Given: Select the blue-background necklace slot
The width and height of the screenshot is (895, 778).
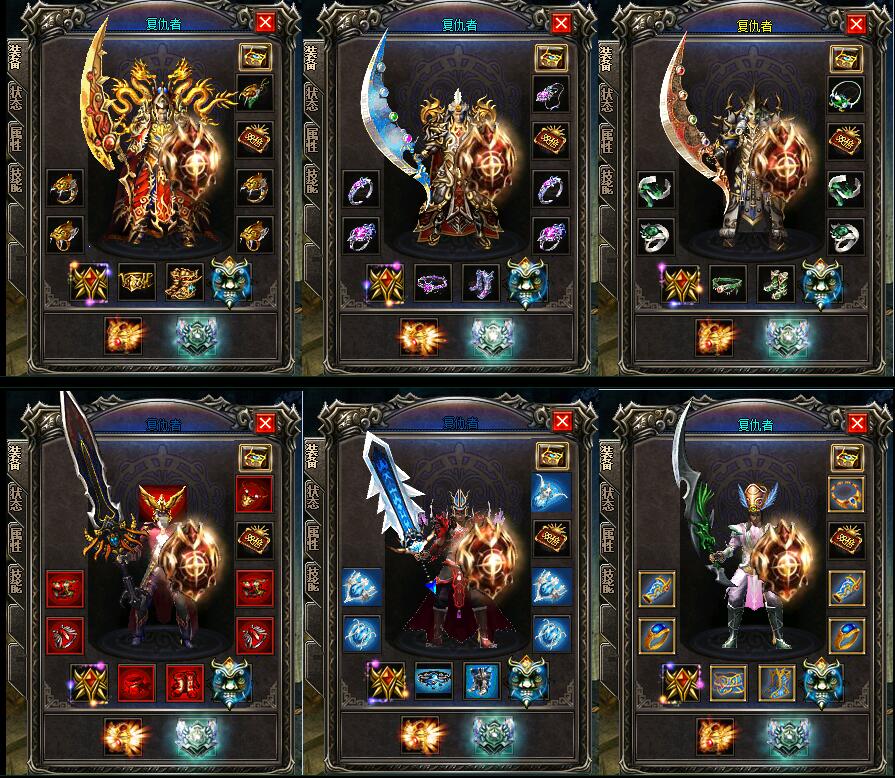Looking at the screenshot, I should coord(551,491).
